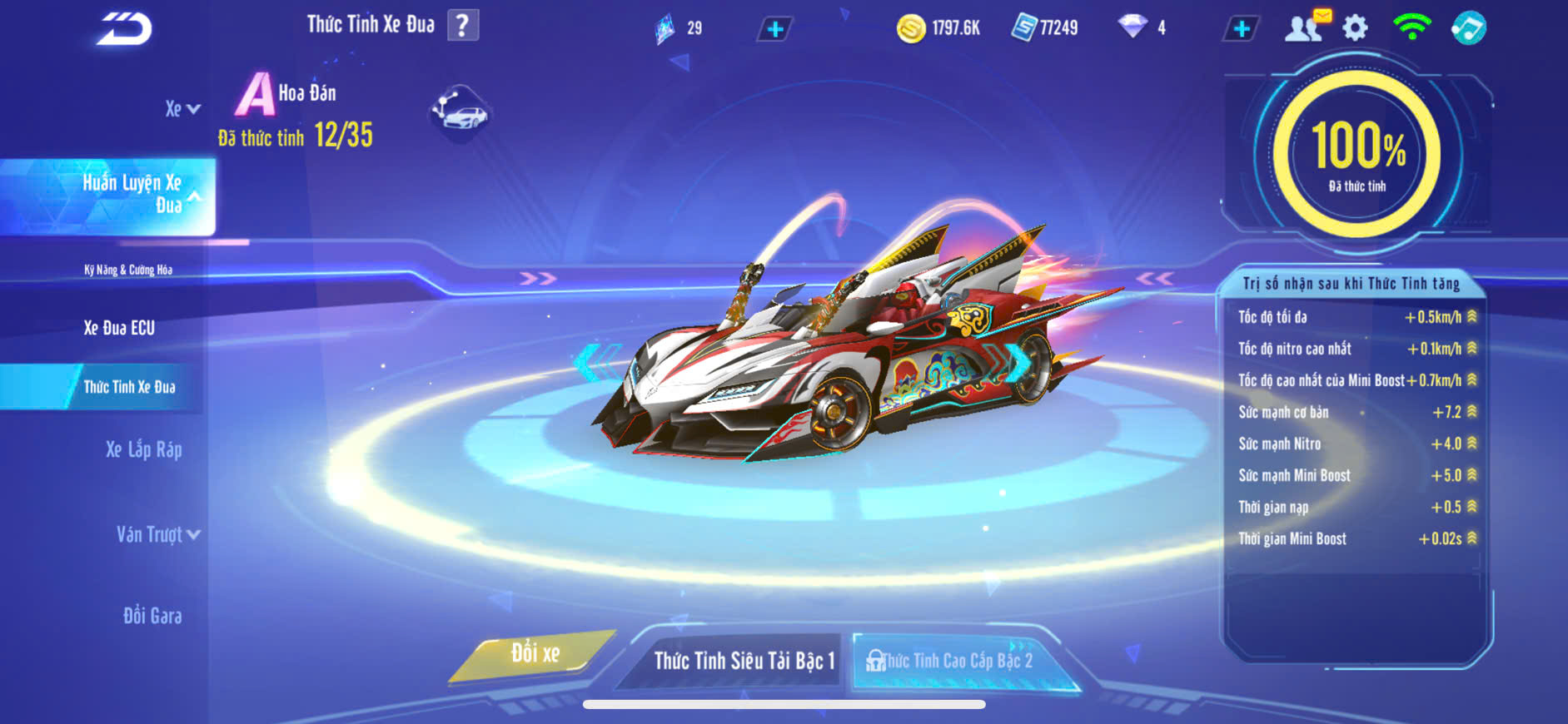Open the car diagram icon near Hoa Đán
Viewport: 1568px width, 724px height.
[x=460, y=112]
